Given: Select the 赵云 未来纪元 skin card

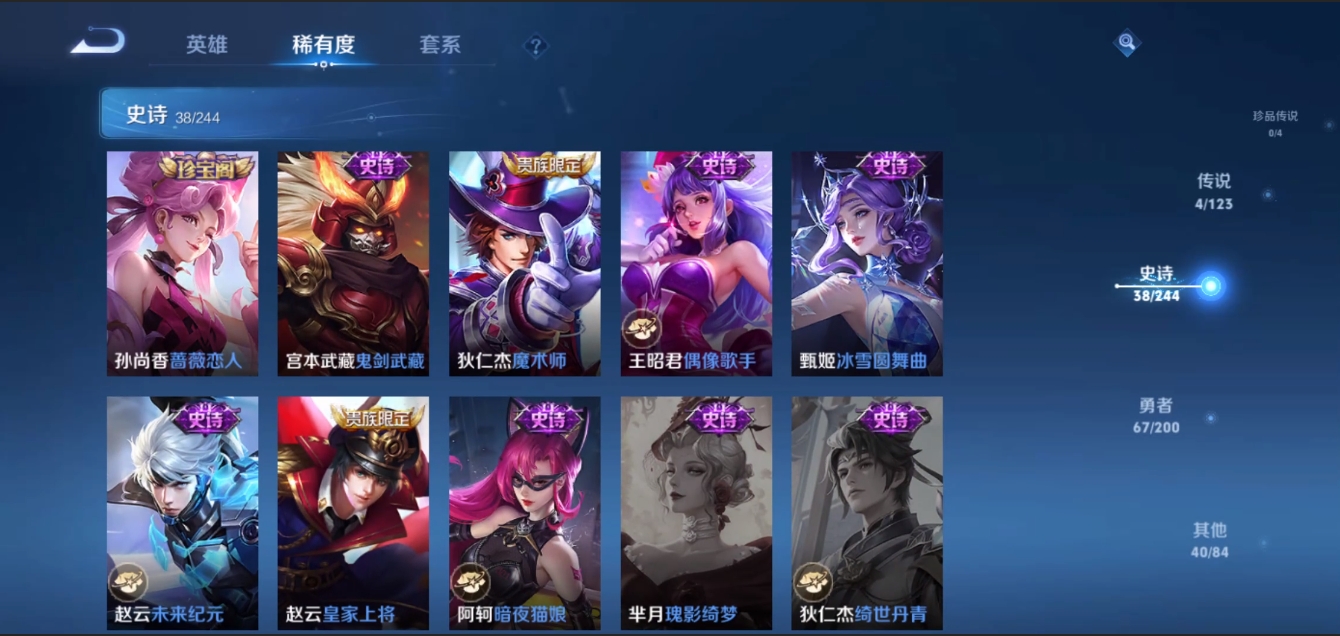Looking at the screenshot, I should coord(183,512).
